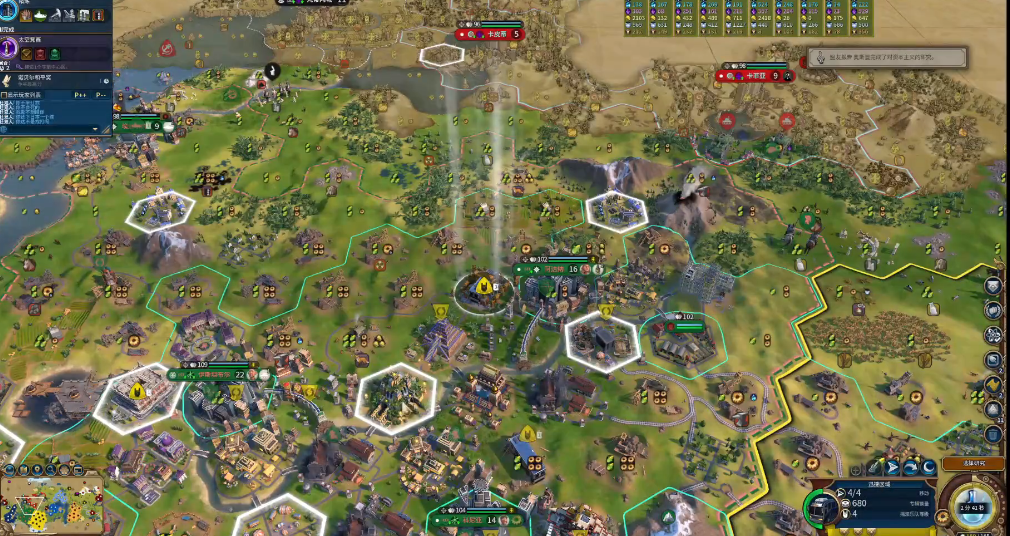The width and height of the screenshot is (1010, 536).
Task: Click the end turn globe button
Action: [972, 504]
